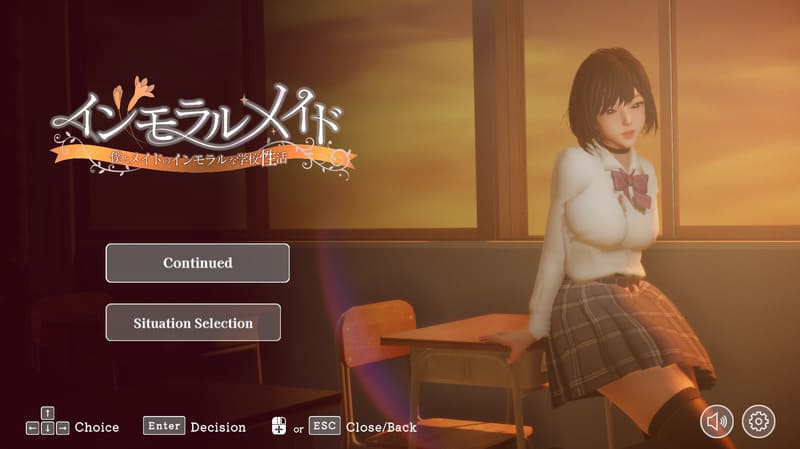This screenshot has width=800, height=449.
Task: Open the Situation Selection menu
Action: 193,323
